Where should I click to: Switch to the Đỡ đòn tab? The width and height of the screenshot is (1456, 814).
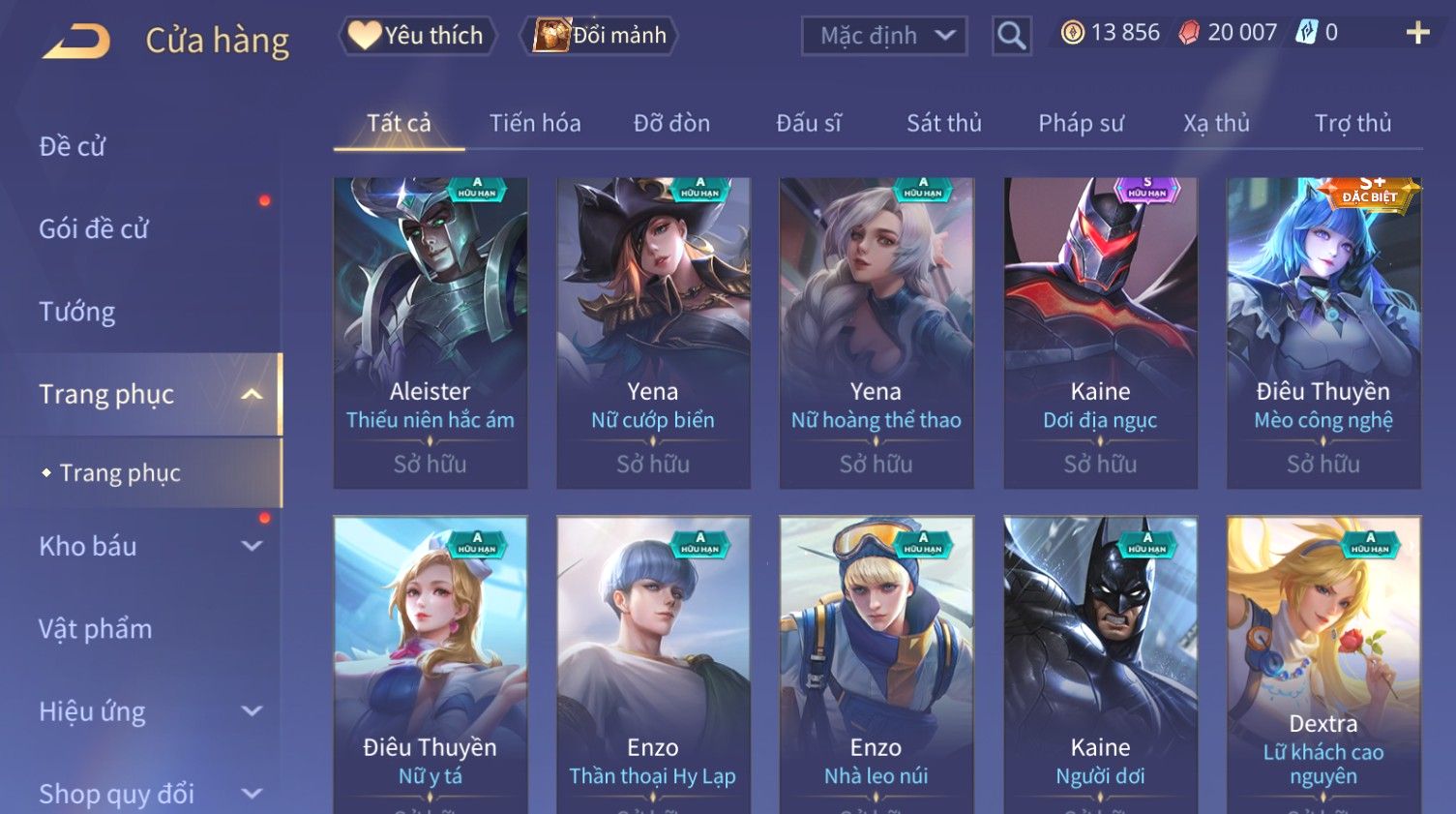[671, 123]
